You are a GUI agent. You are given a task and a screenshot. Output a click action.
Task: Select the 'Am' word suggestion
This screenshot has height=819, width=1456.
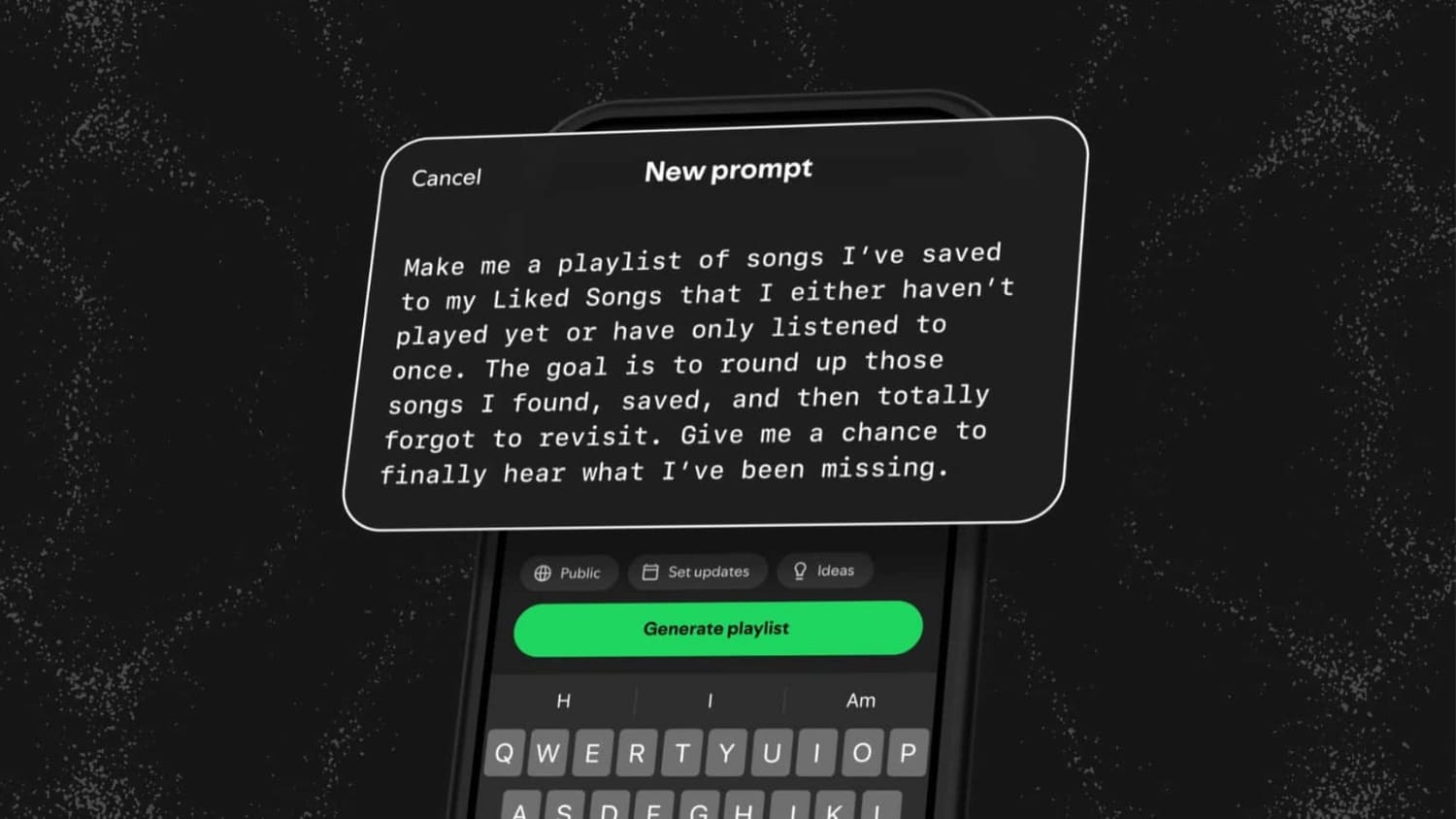[860, 699]
